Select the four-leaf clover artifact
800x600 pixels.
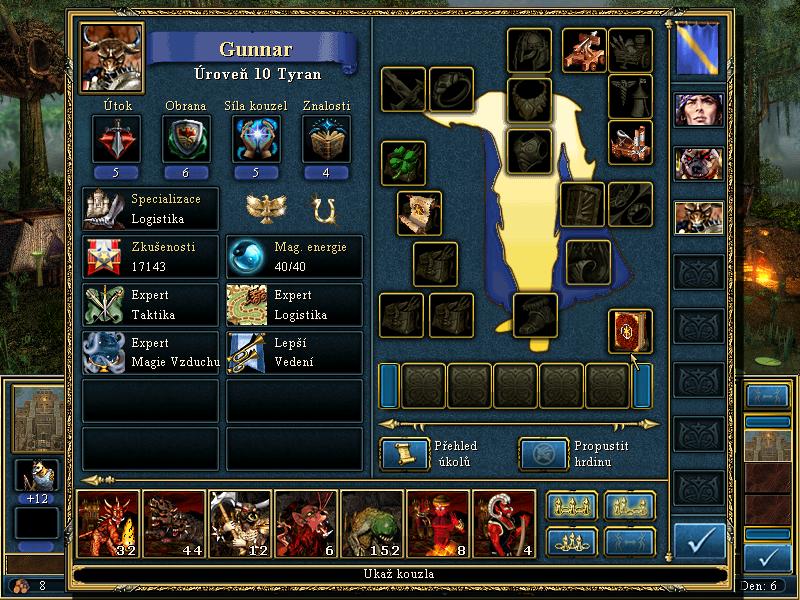[x=403, y=163]
